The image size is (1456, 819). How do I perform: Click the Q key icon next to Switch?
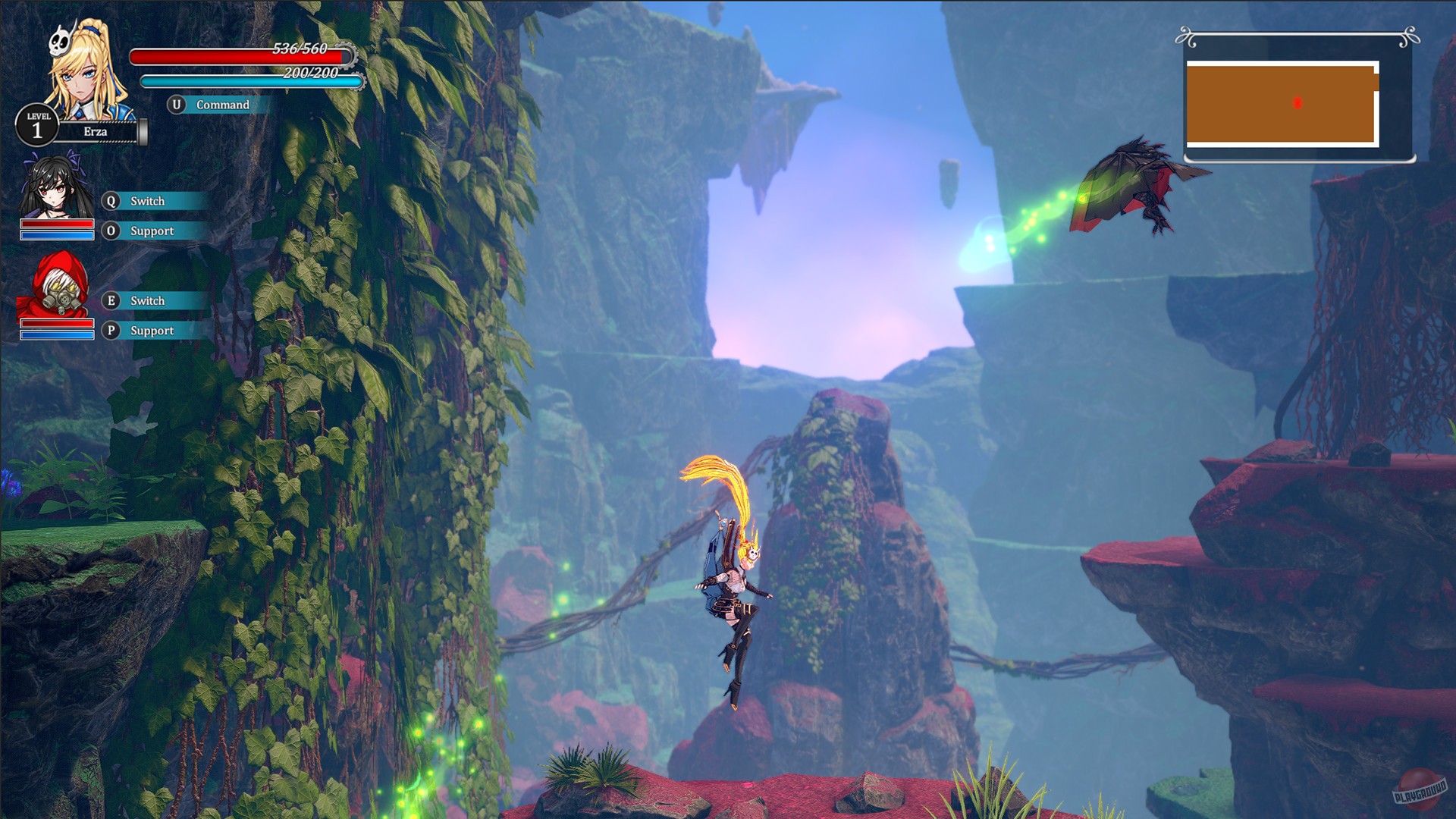(110, 201)
